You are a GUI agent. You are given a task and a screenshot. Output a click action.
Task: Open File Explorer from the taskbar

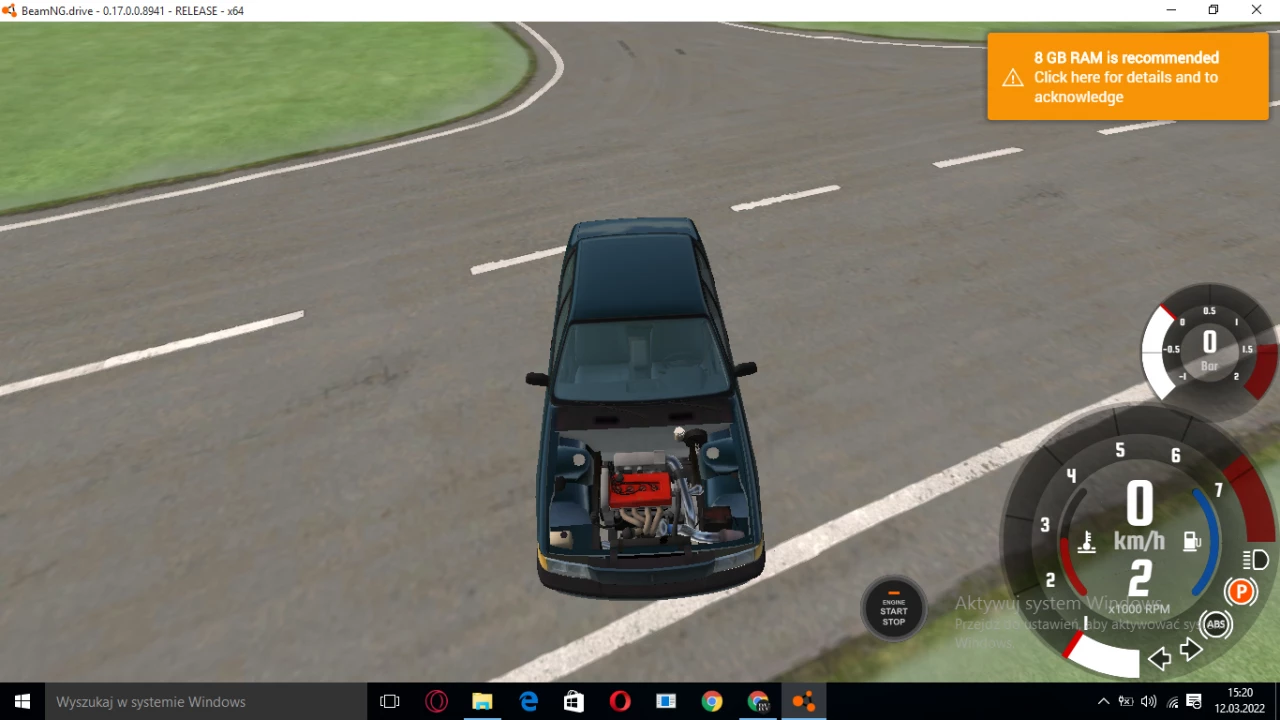pyautogui.click(x=482, y=701)
